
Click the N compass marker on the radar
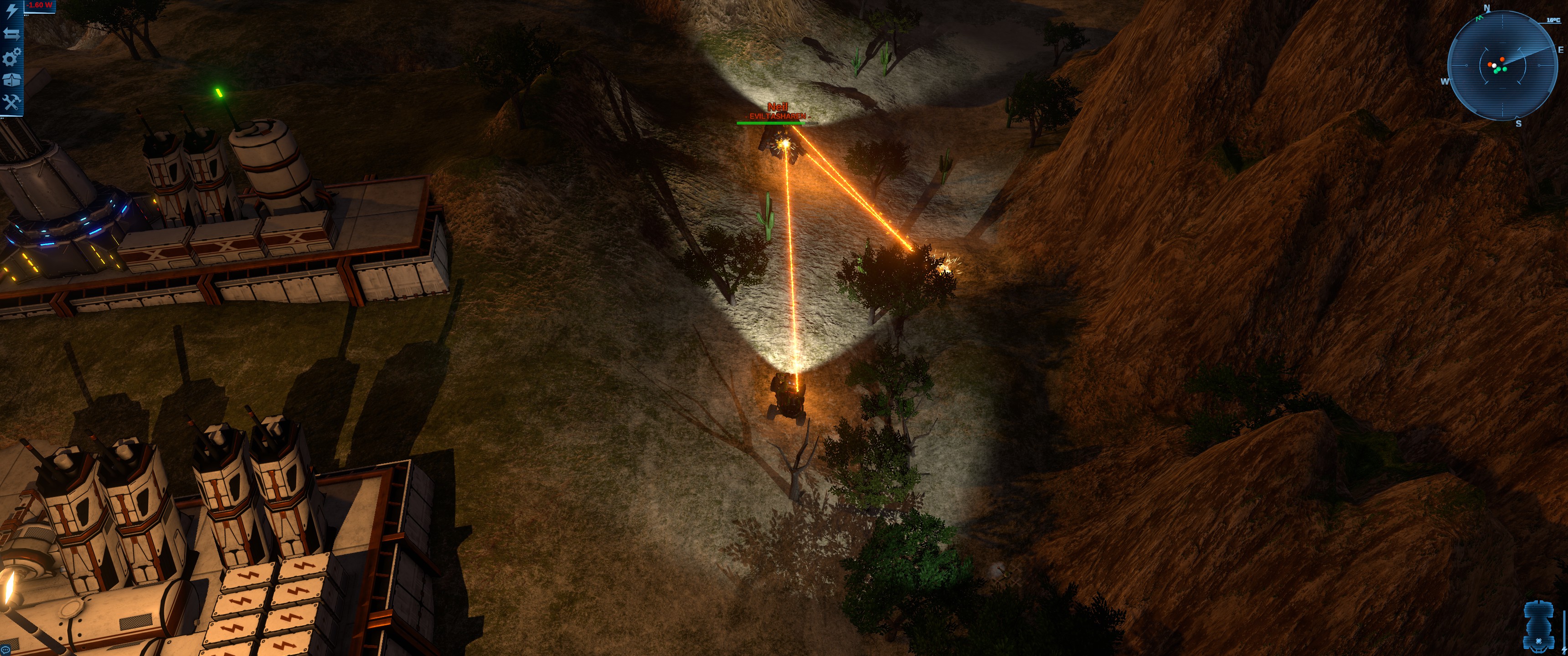coord(1487,7)
